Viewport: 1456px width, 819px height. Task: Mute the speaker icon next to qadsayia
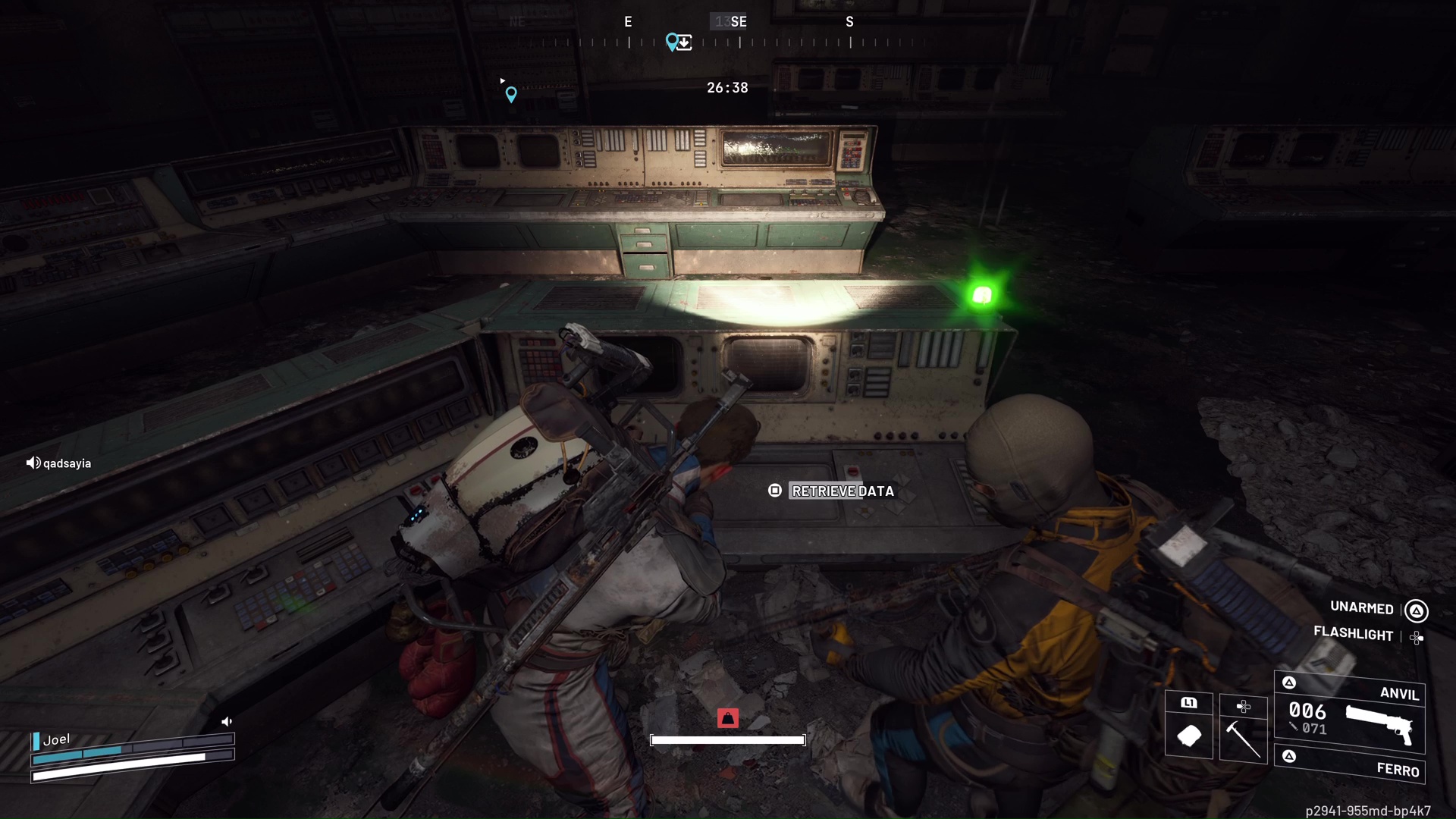coord(33,463)
